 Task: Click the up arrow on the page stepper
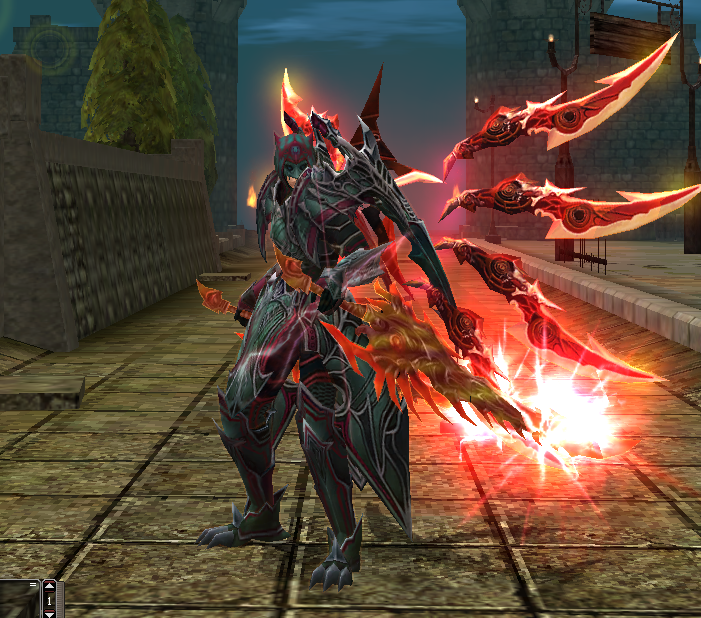tap(49, 586)
